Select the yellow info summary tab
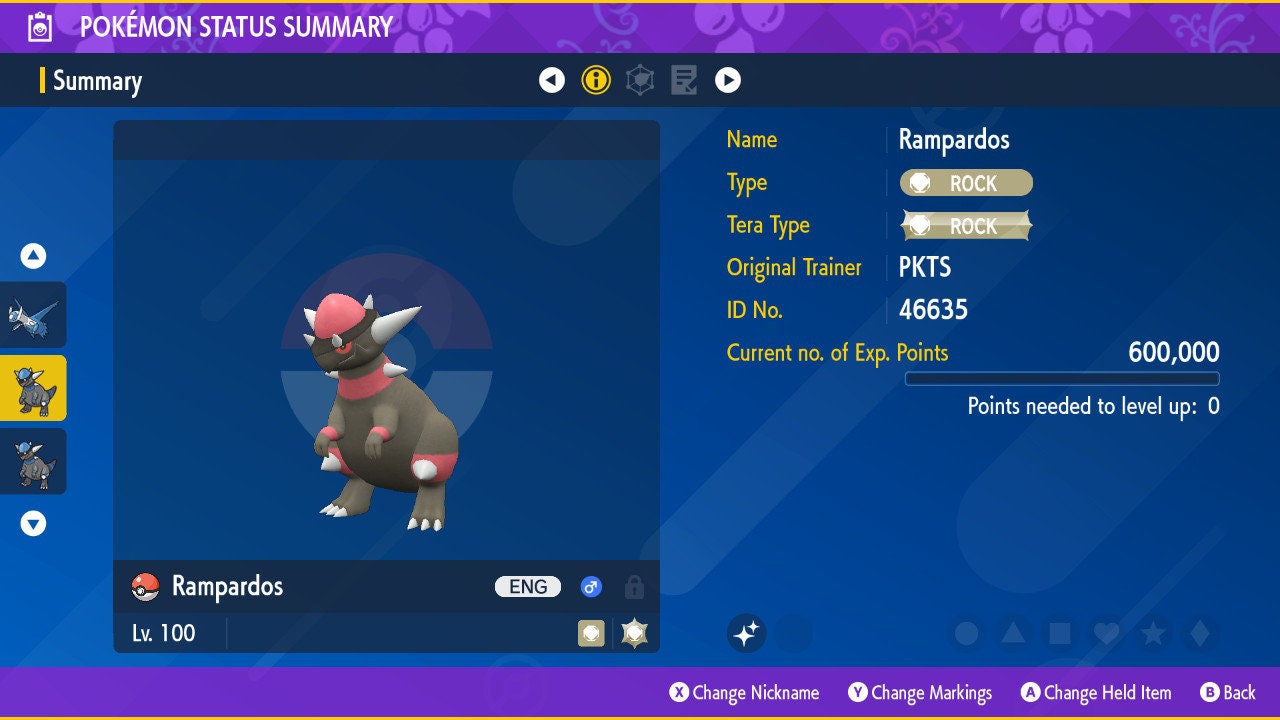 point(596,80)
